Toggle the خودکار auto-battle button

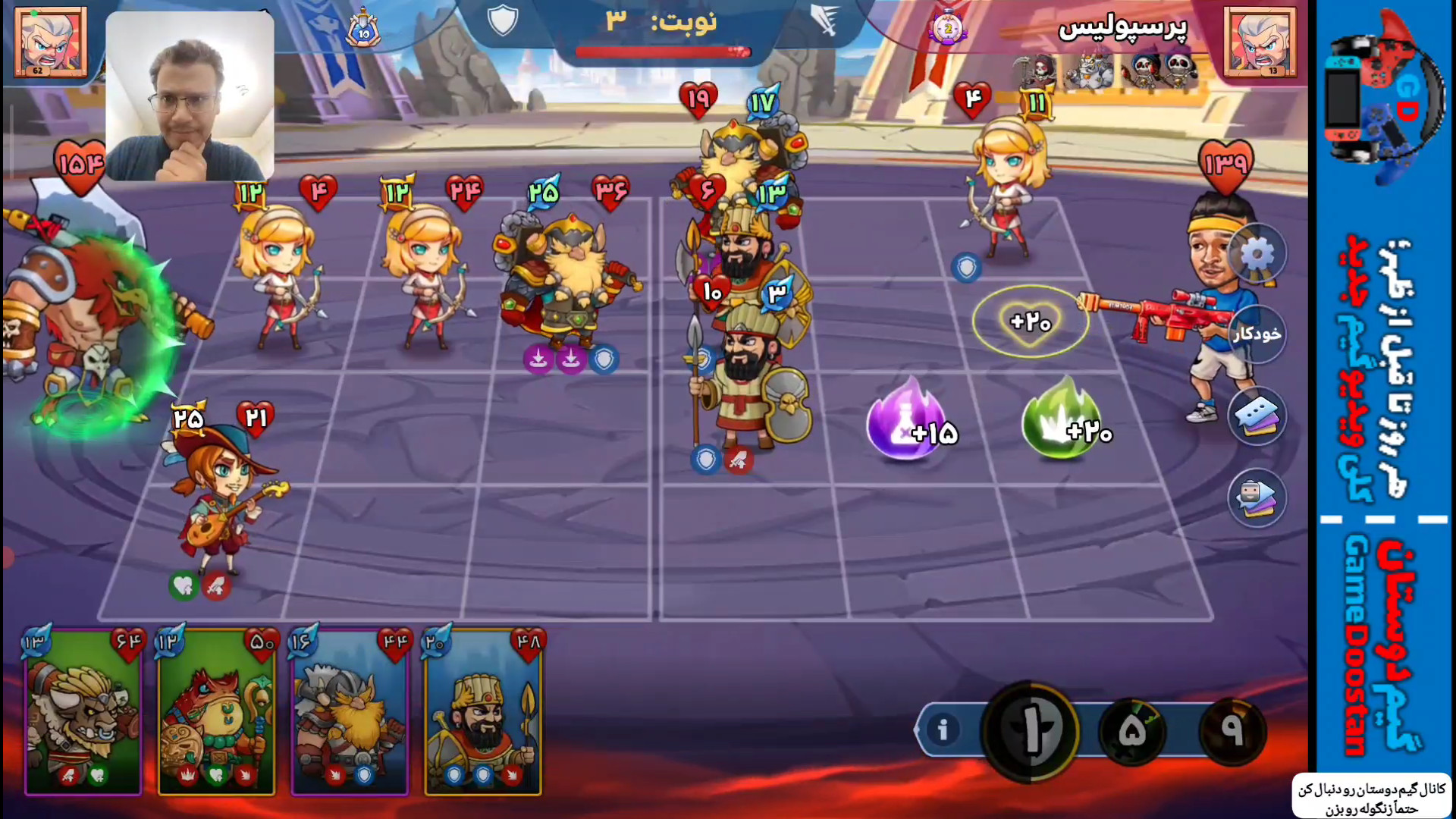click(1257, 334)
